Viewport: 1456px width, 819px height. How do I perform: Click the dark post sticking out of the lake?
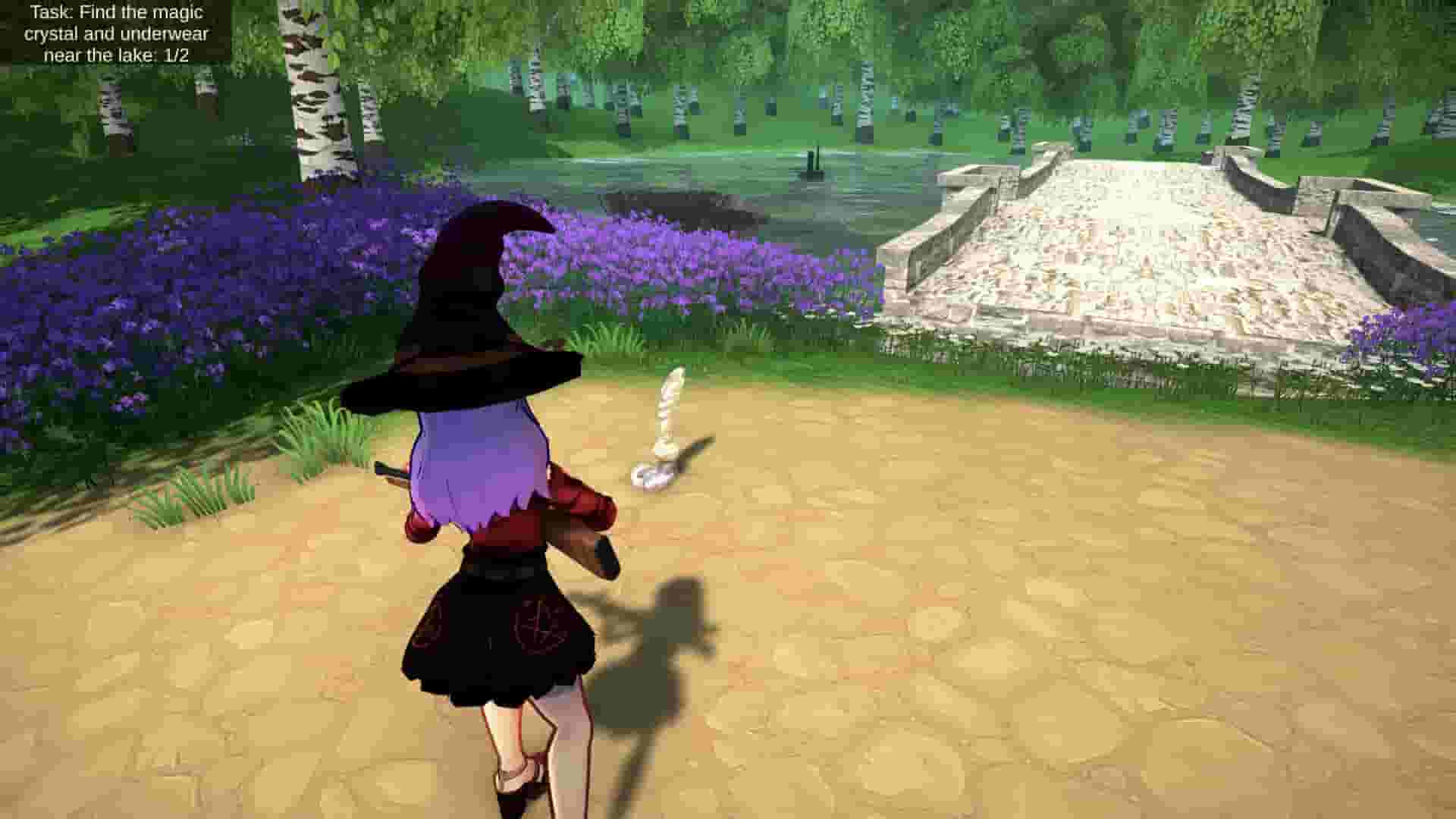(x=813, y=163)
